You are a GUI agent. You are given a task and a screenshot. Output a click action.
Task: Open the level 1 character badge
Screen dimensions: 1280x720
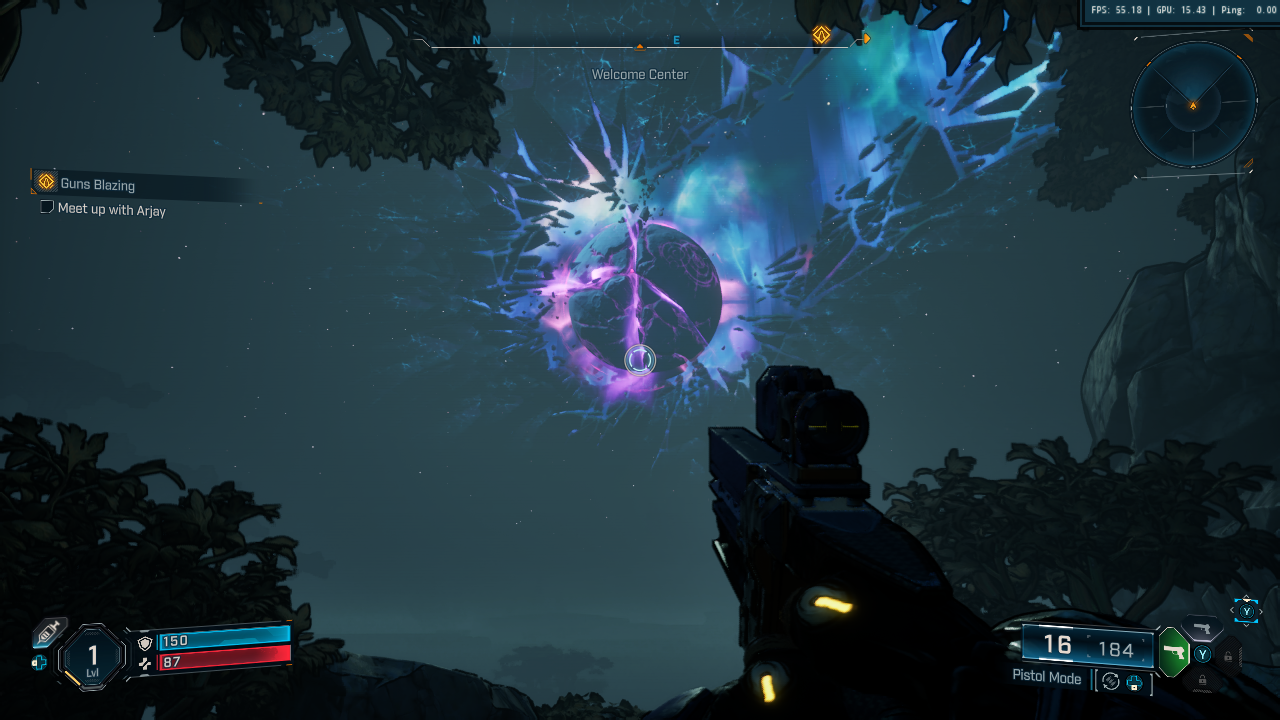tap(93, 657)
